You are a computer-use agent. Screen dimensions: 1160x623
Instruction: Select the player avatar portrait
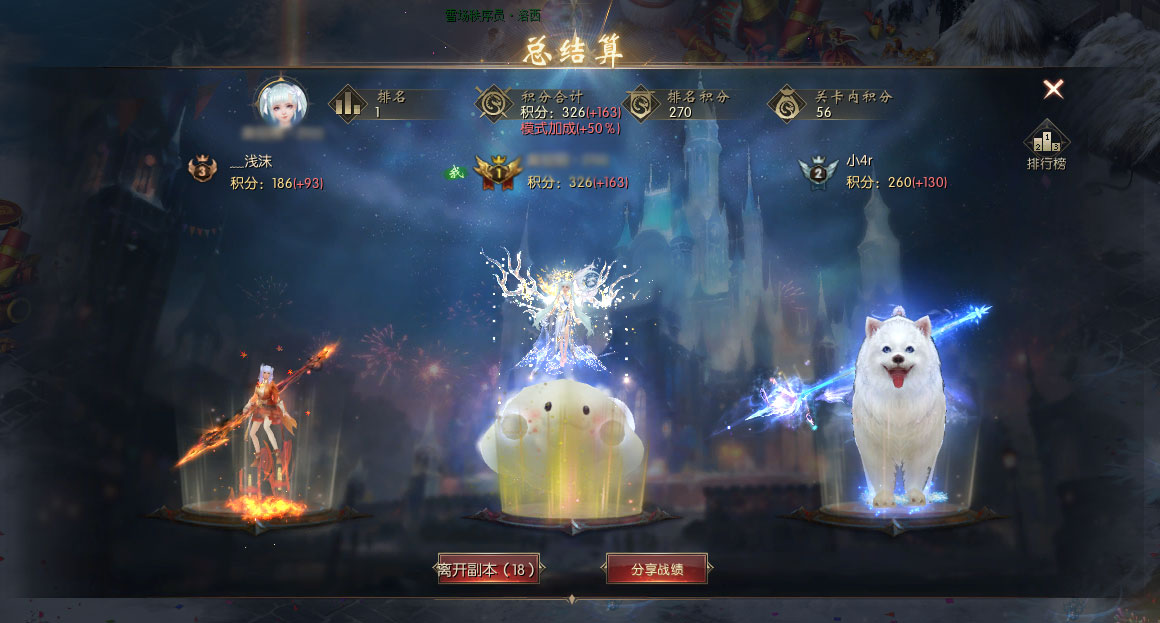point(281,102)
